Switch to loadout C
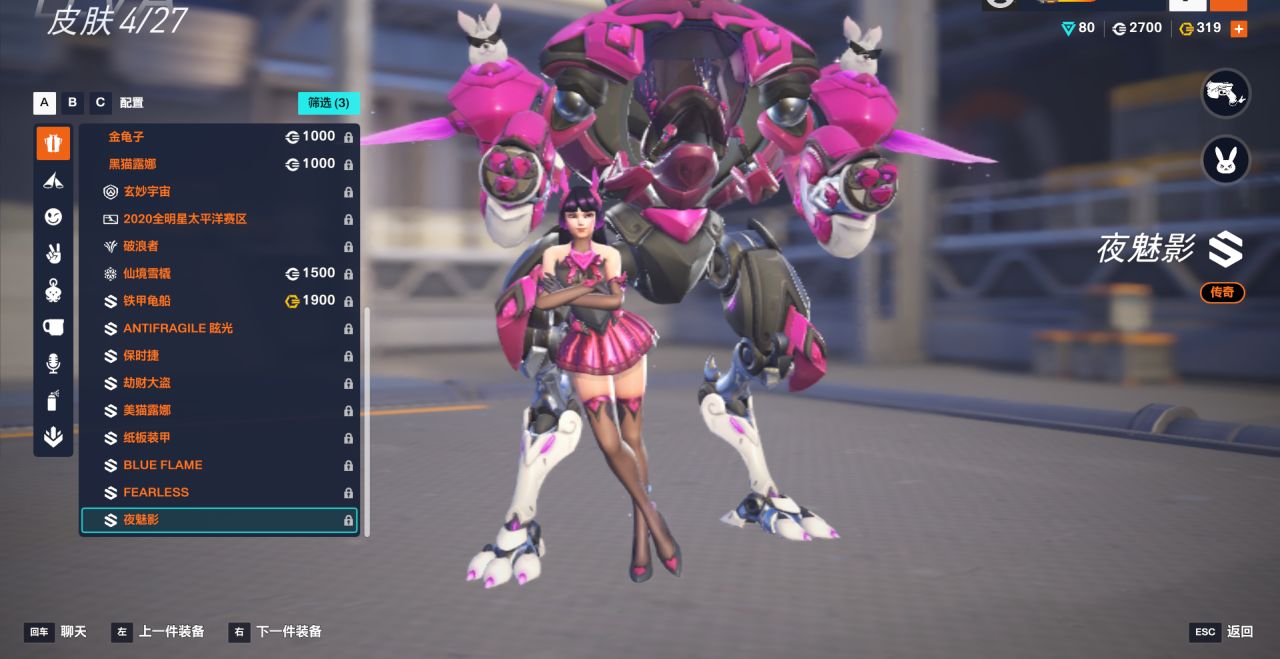This screenshot has height=659, width=1280. tap(100, 103)
